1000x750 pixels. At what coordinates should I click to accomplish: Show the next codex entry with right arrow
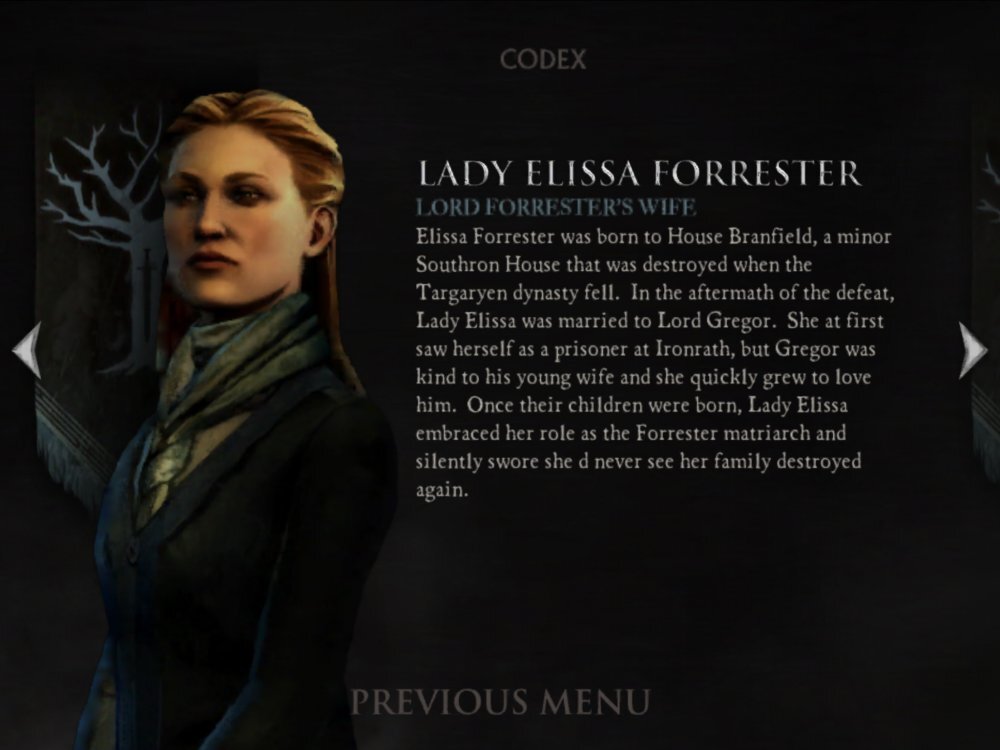[972, 350]
